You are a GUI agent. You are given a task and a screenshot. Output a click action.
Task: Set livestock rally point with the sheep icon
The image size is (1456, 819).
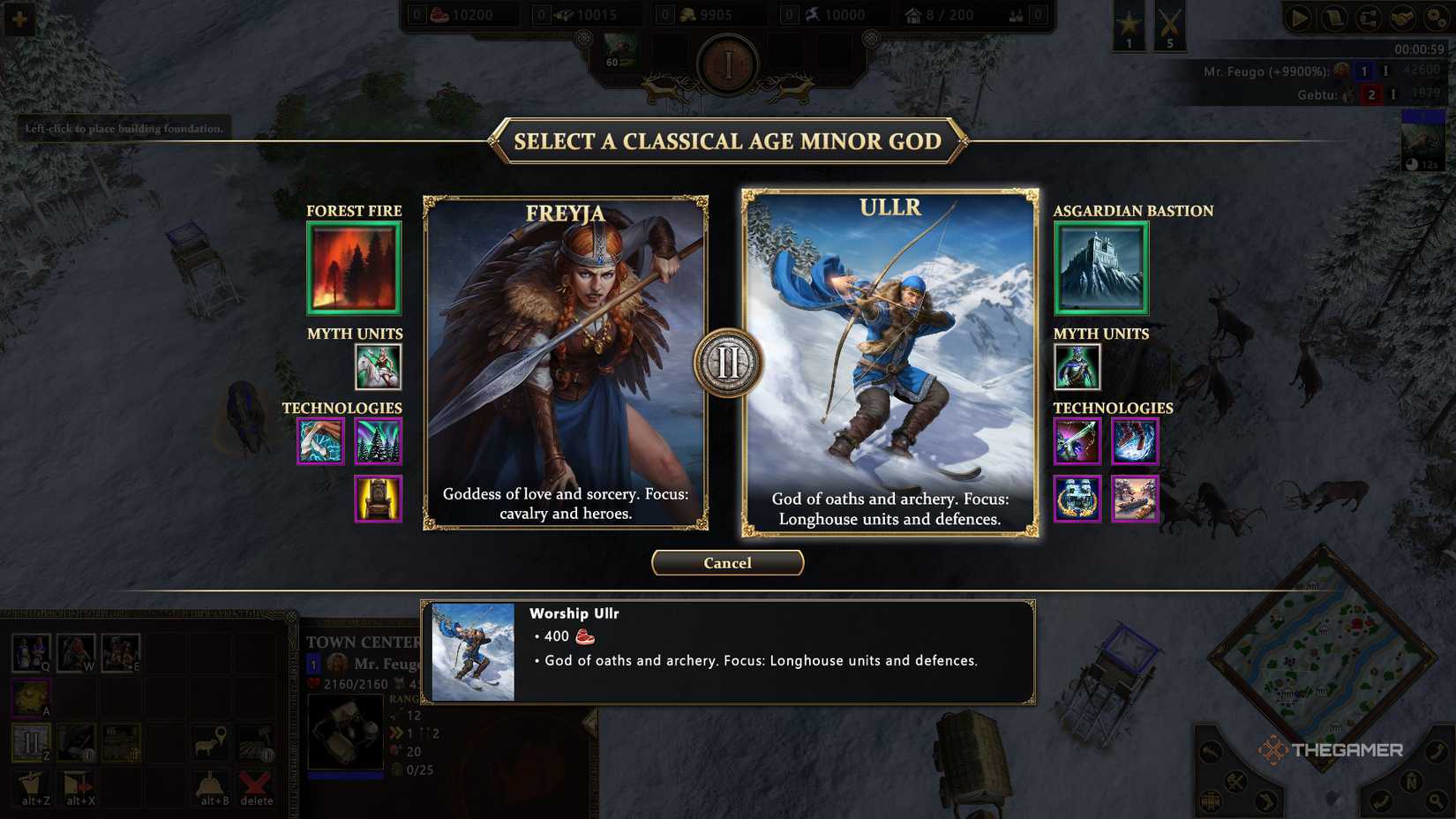[x=208, y=742]
